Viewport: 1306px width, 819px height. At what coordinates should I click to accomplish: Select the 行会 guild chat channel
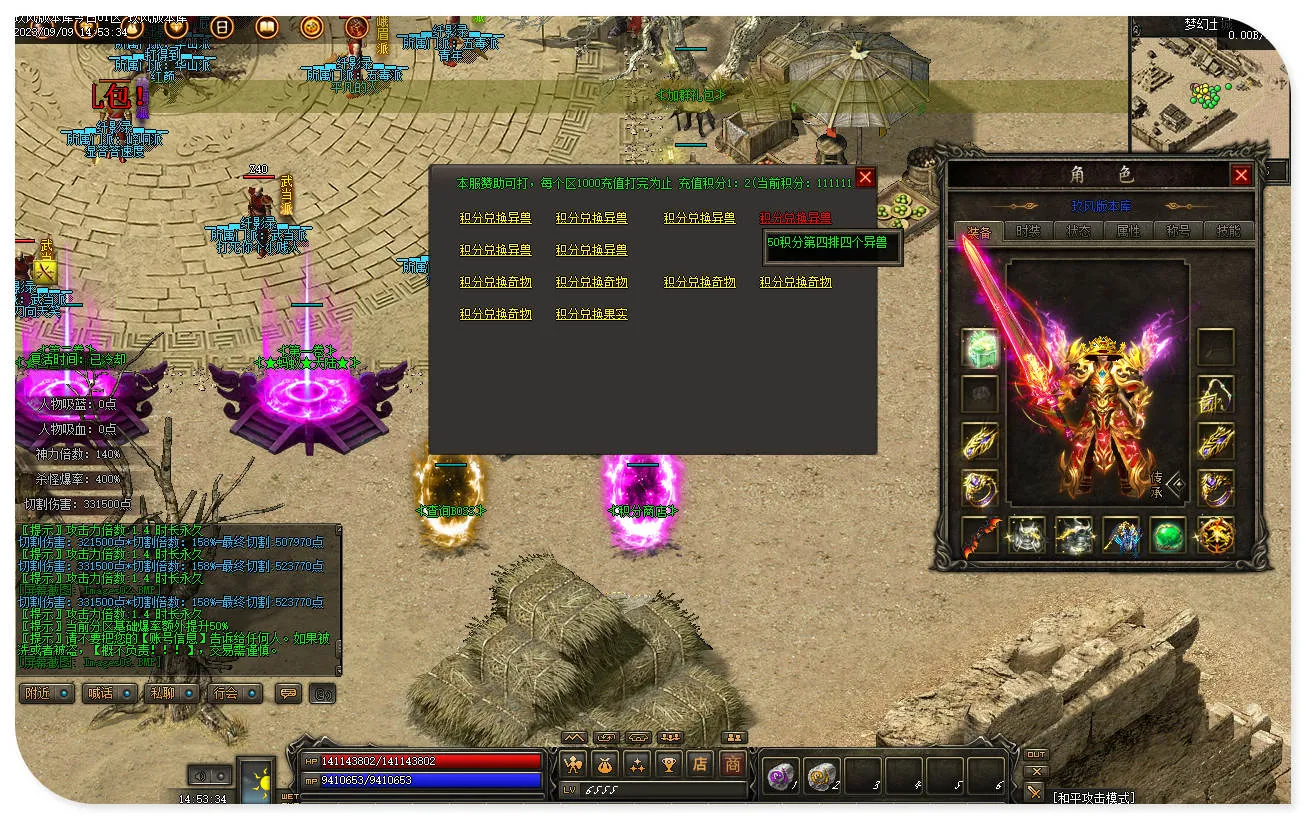pyautogui.click(x=233, y=693)
